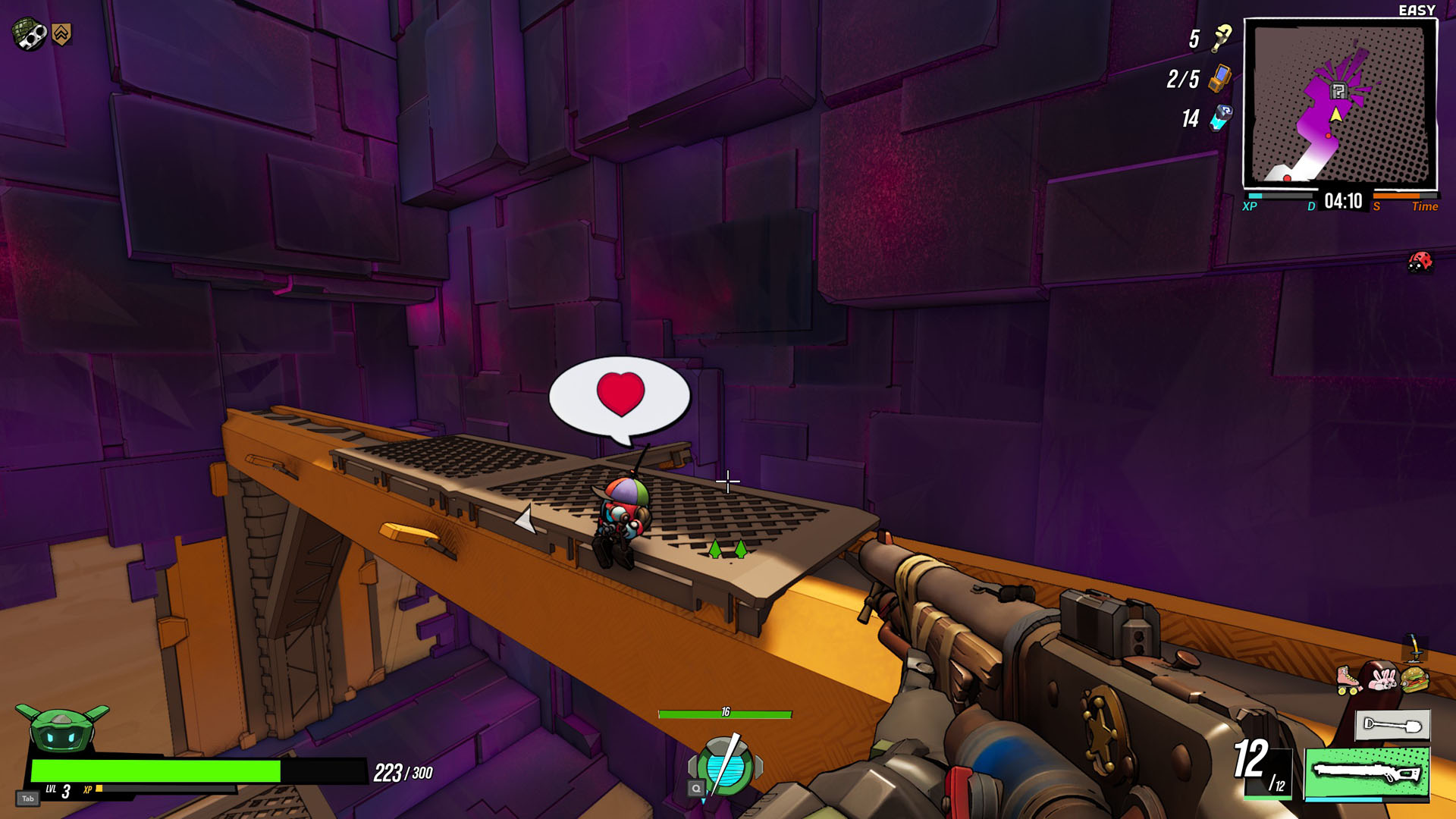Click the mystery box marker on the minimap
The height and width of the screenshot is (819, 1456).
(x=1338, y=92)
